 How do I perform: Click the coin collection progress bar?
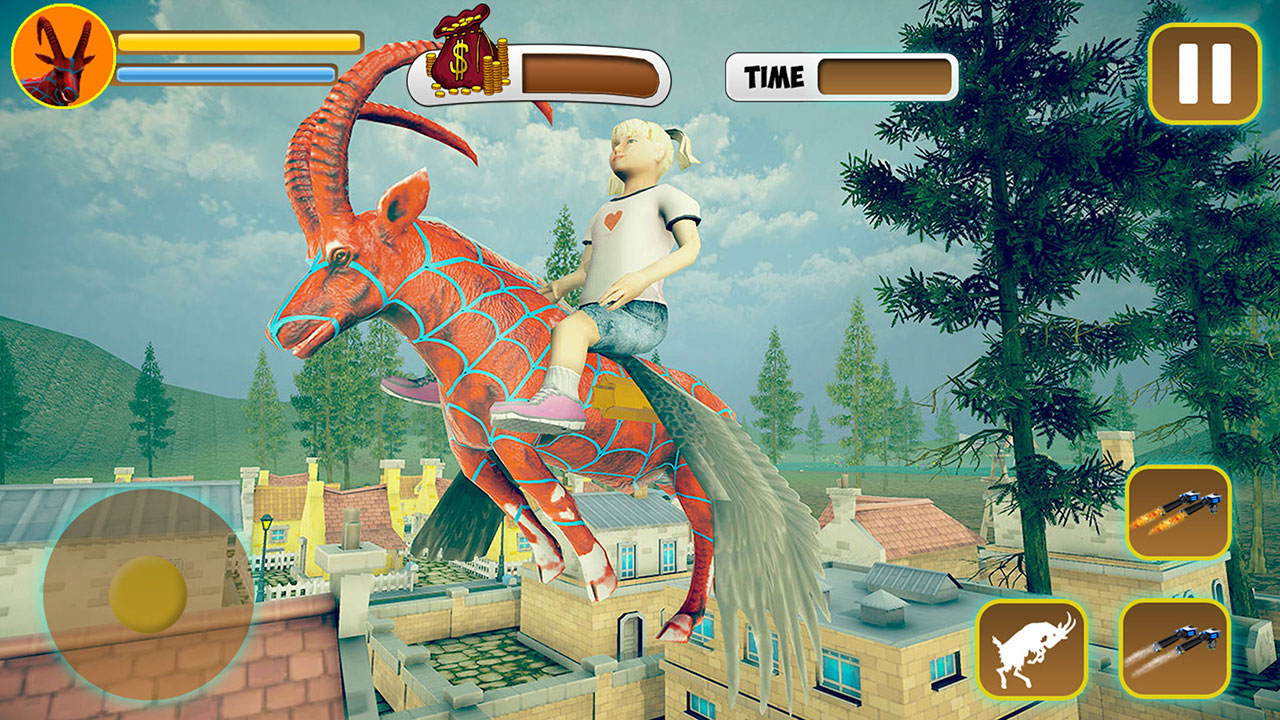(585, 72)
